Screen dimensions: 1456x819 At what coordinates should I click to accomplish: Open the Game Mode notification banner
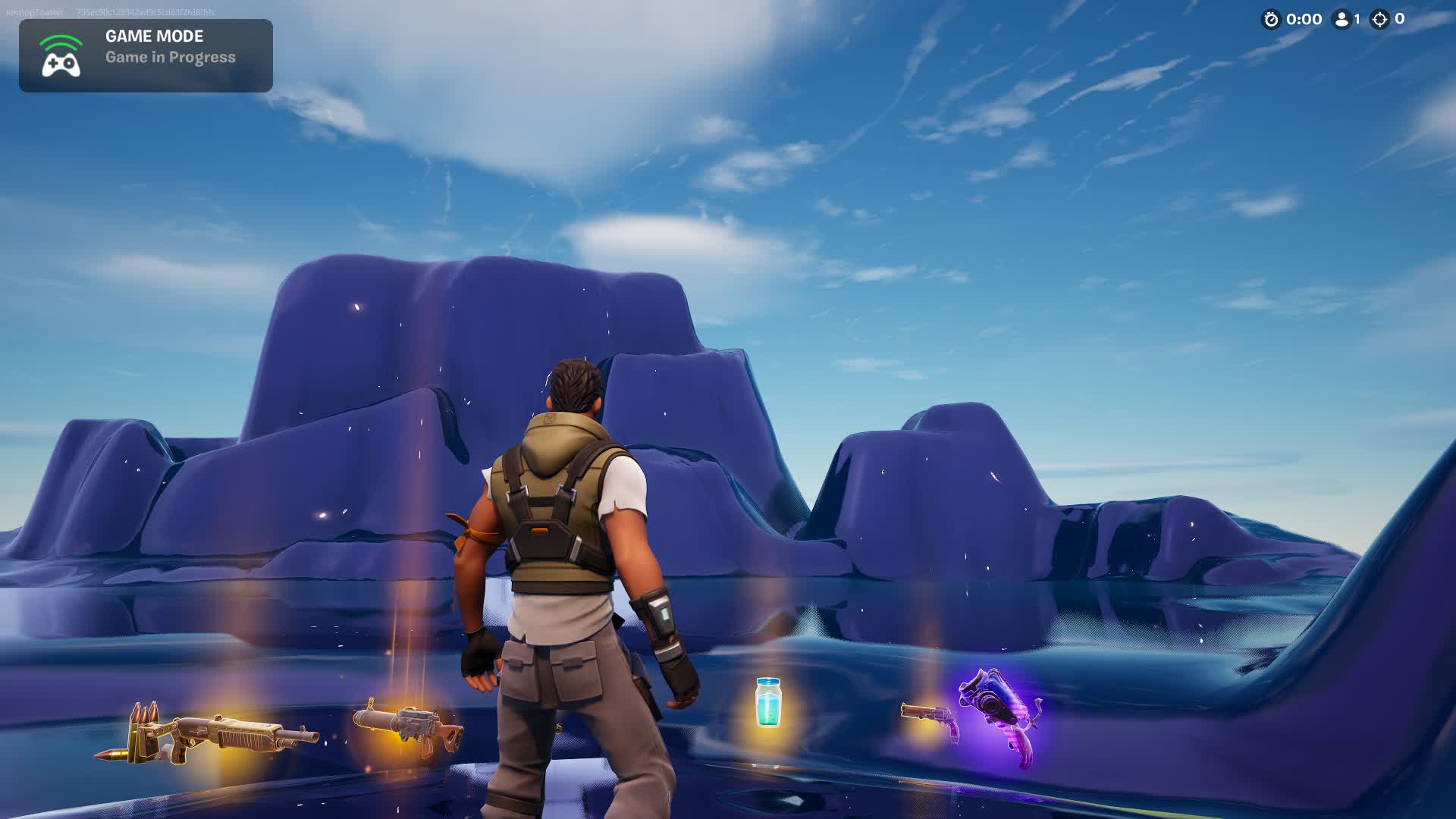pyautogui.click(x=146, y=55)
